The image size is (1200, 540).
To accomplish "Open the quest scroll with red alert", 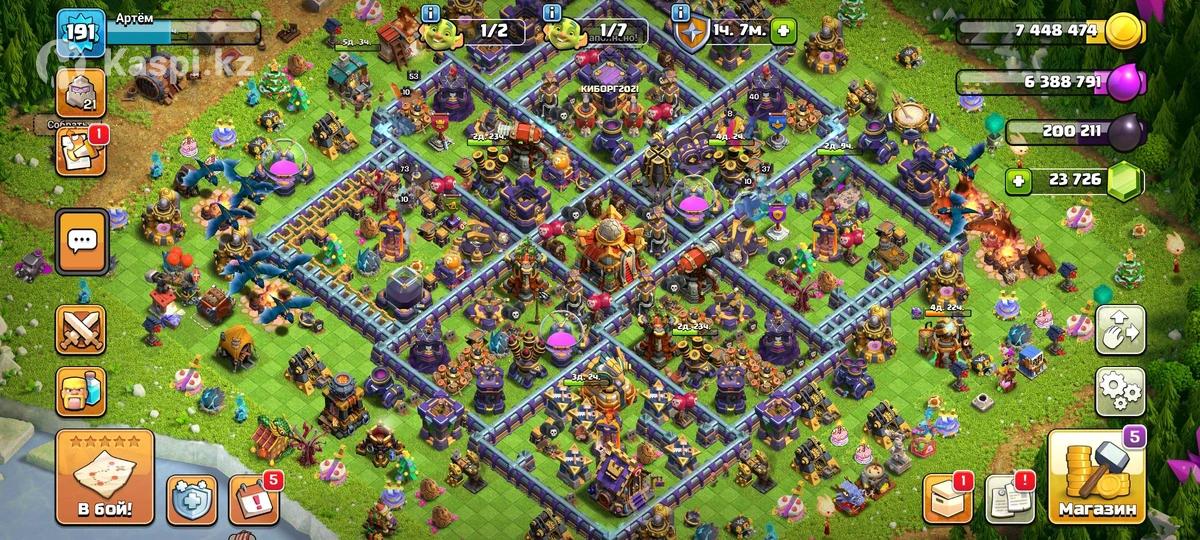I will (x=80, y=152).
